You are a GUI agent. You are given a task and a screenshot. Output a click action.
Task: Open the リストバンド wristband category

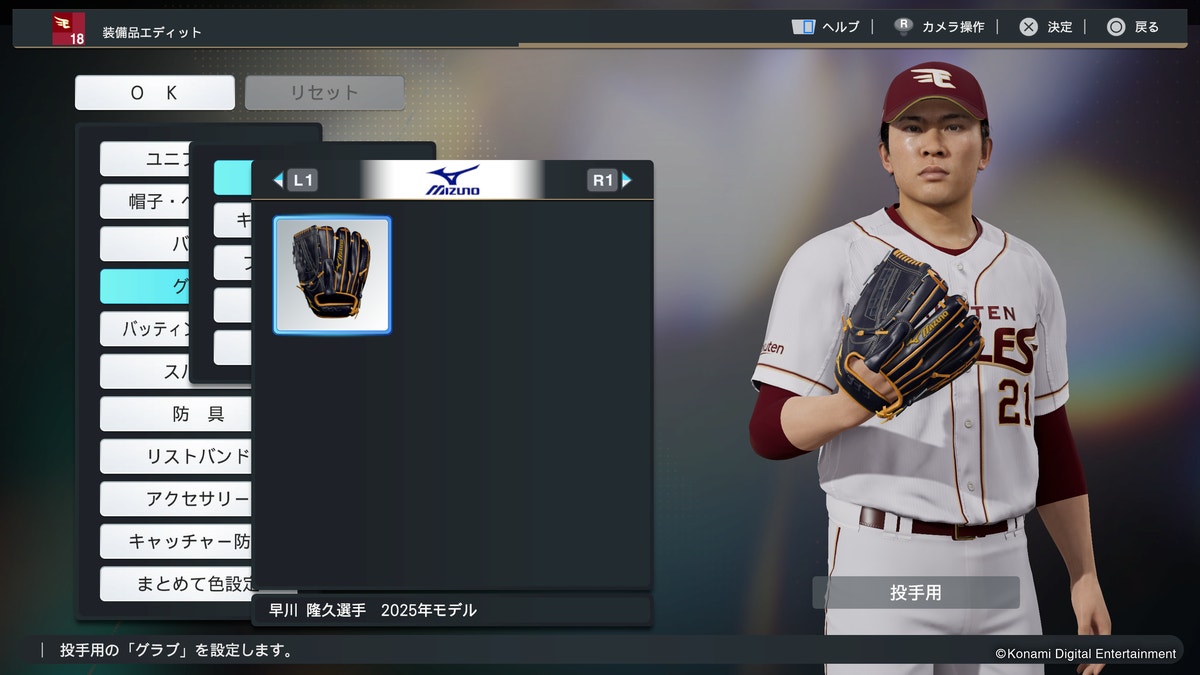[x=176, y=457]
